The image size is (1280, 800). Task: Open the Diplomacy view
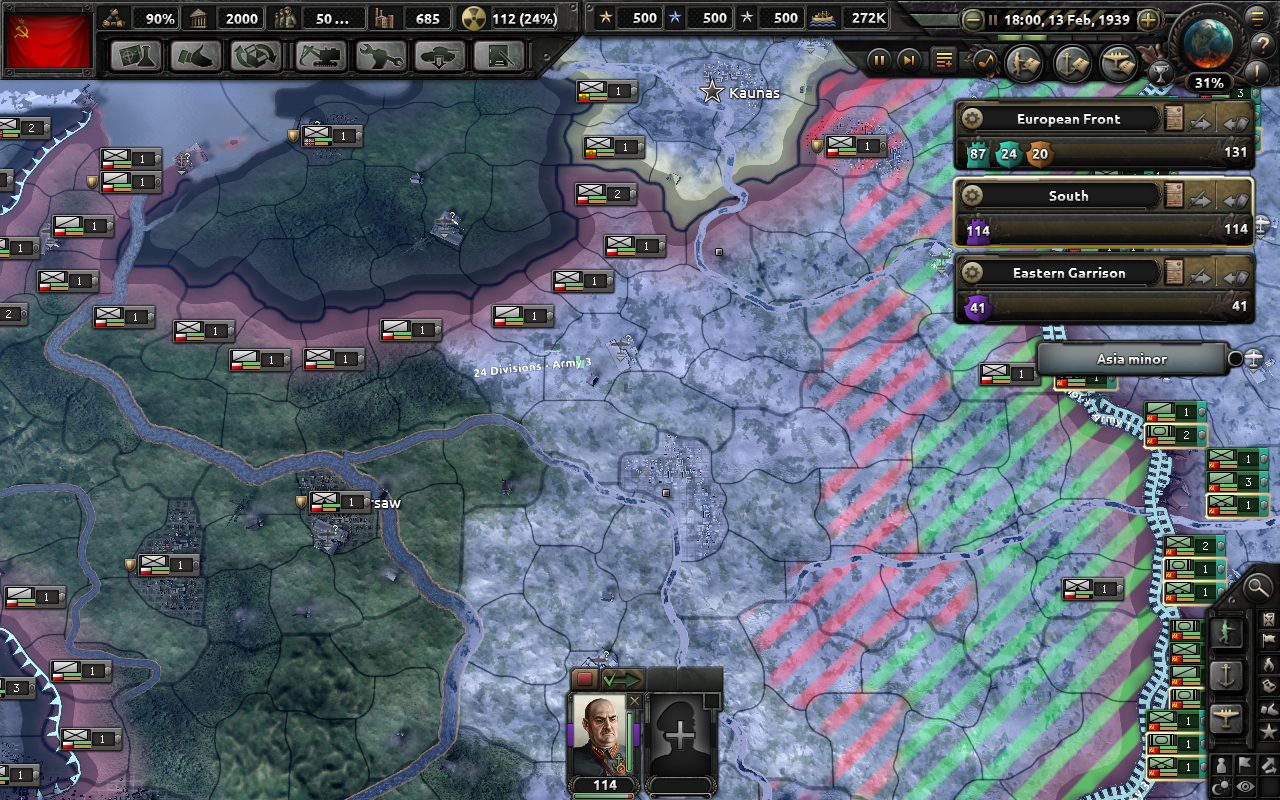(196, 56)
